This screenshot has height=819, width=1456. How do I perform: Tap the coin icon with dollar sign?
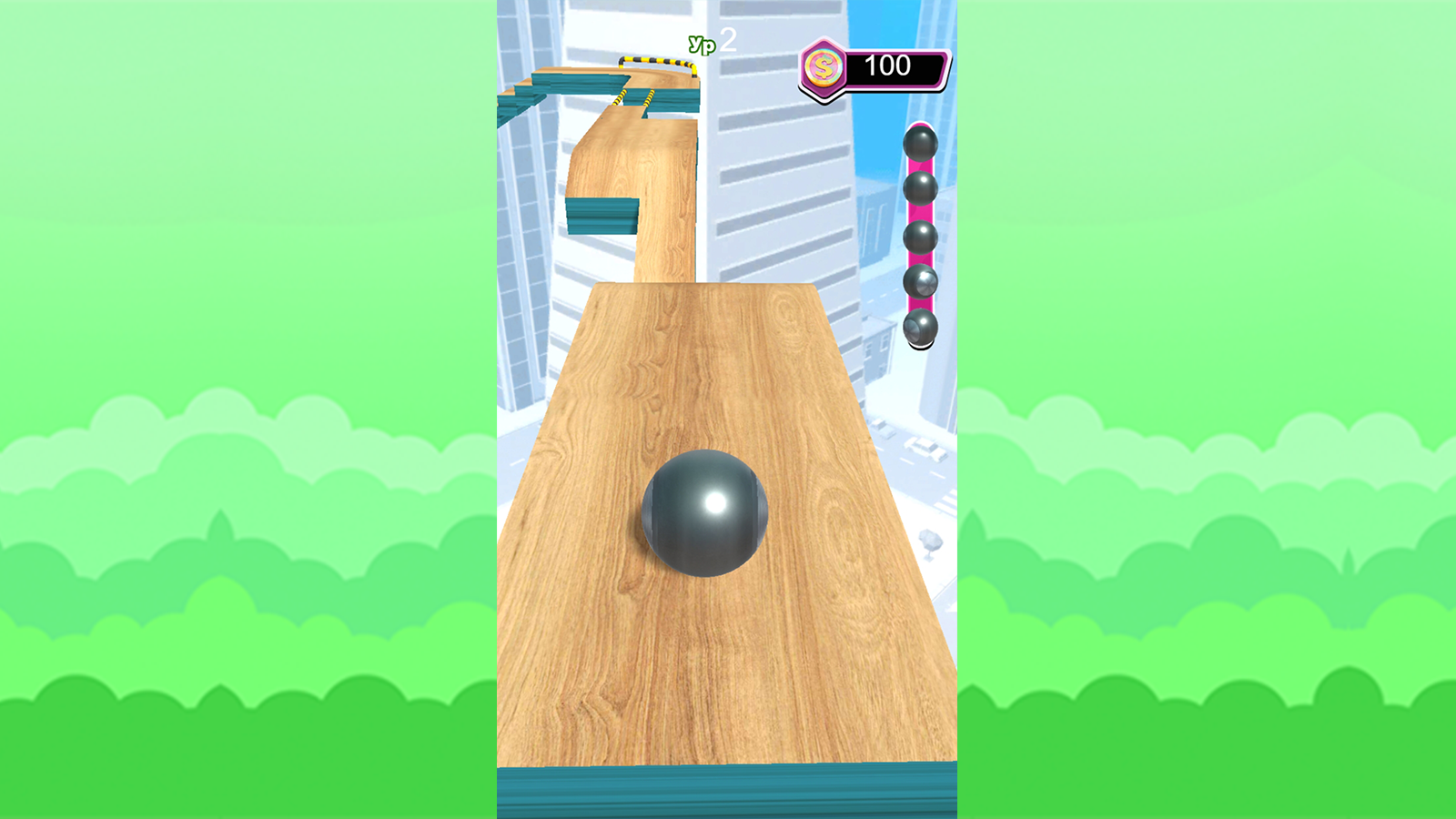[x=823, y=65]
